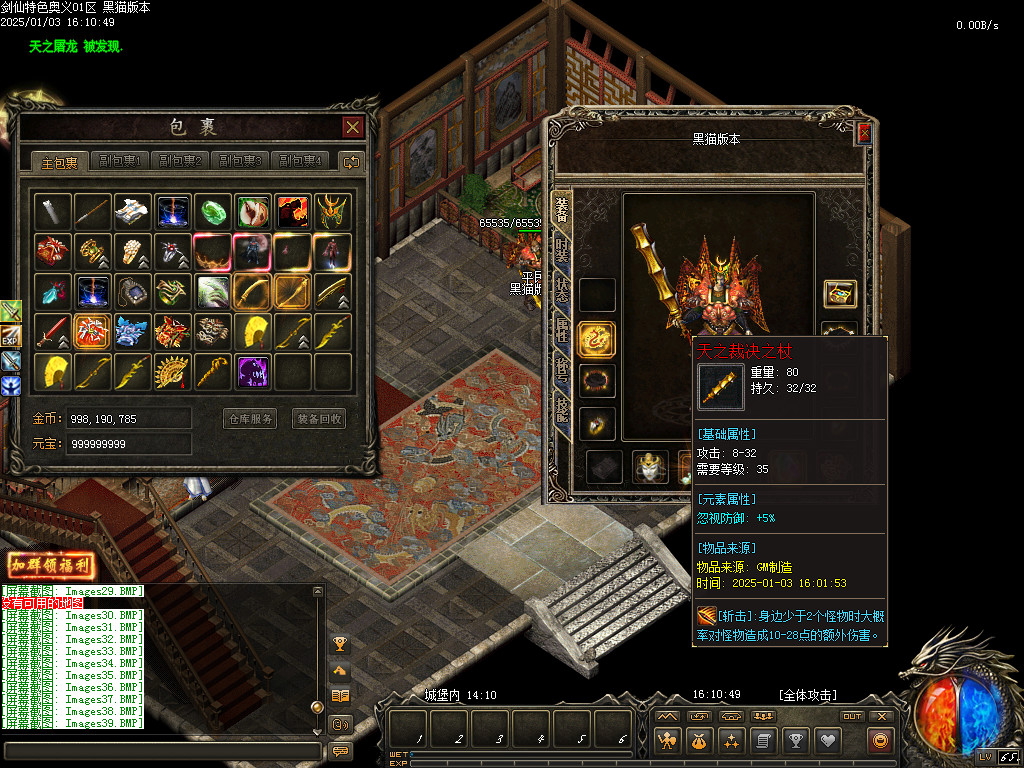The image size is (1024, 768).
Task: Pick the blue dragon armor item
Action: (132, 331)
